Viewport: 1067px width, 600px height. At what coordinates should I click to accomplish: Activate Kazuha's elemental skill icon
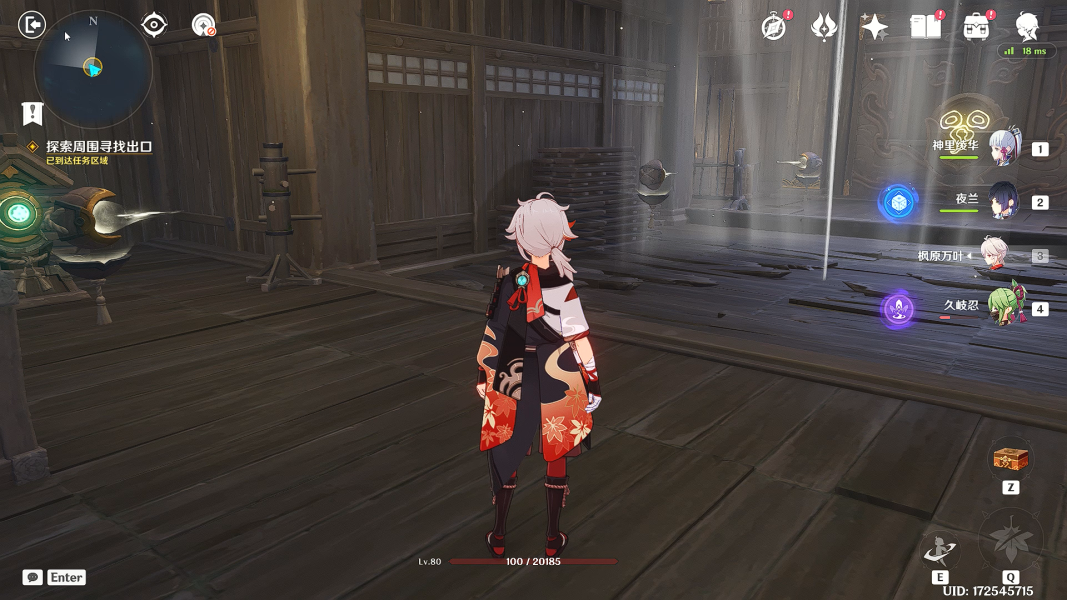coord(940,549)
